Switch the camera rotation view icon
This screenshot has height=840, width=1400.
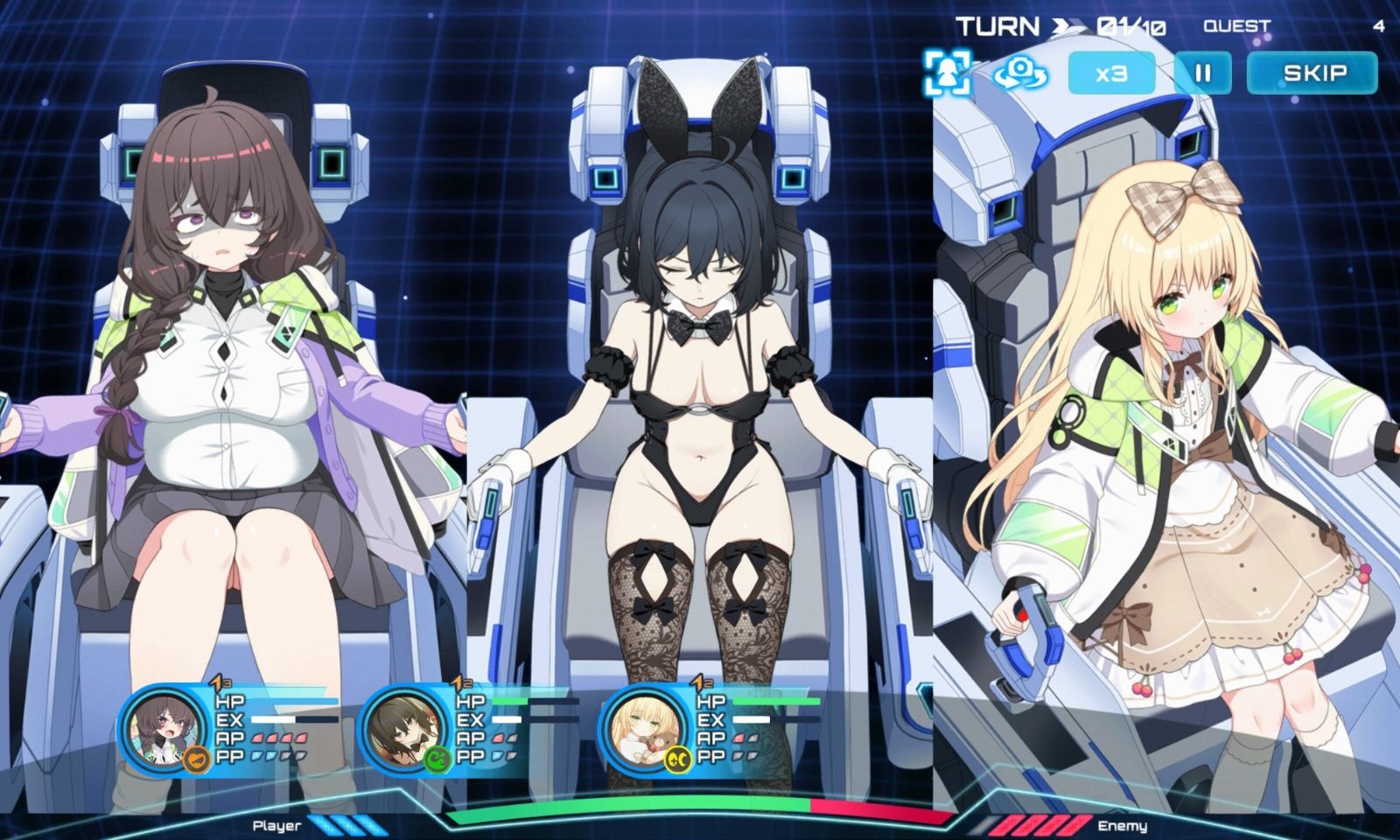pos(1020,72)
